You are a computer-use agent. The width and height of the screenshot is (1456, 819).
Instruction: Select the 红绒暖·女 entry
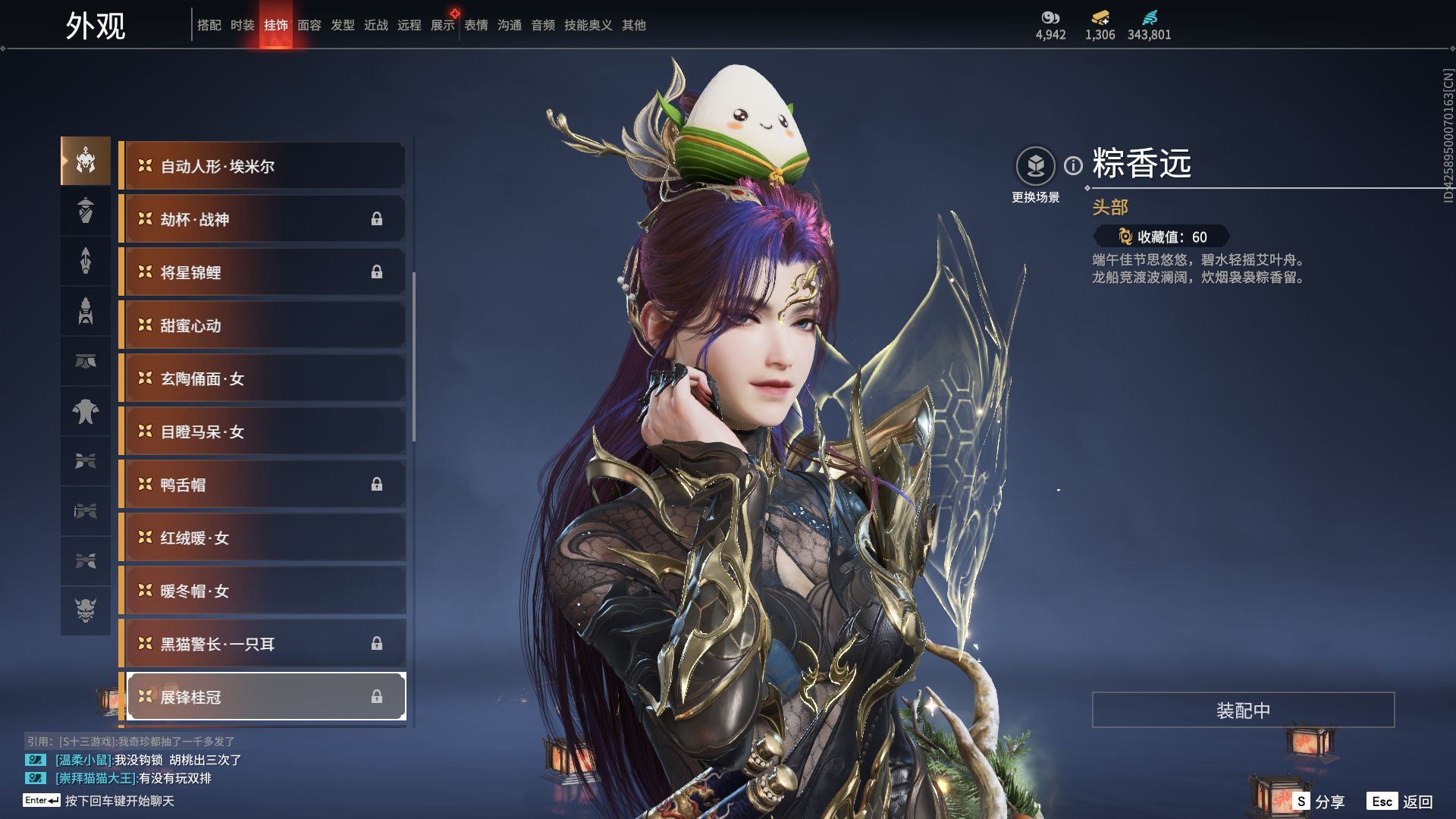pos(264,538)
